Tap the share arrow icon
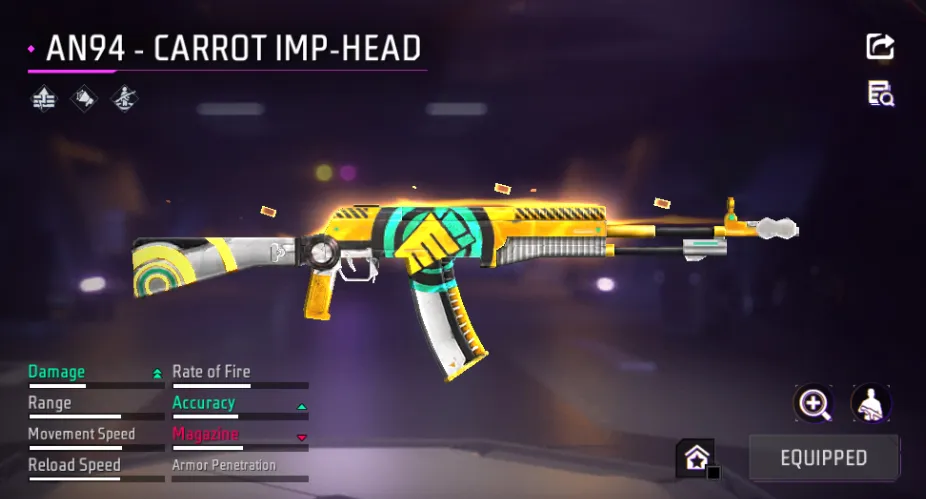926x499 pixels. point(880,46)
